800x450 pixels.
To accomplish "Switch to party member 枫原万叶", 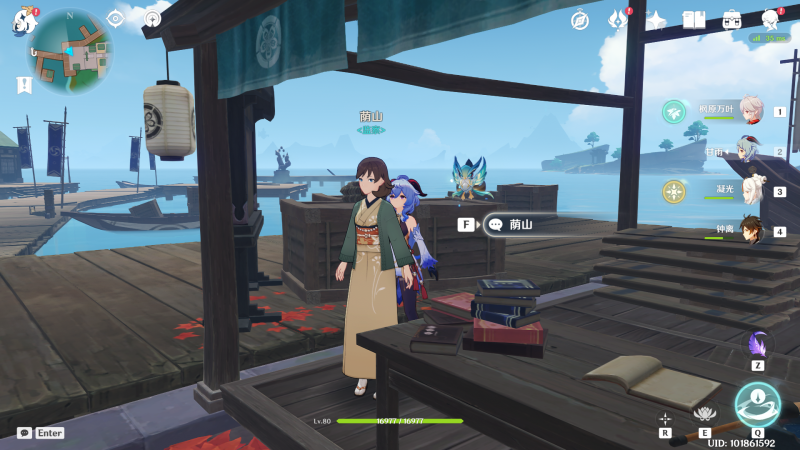I will (750, 111).
